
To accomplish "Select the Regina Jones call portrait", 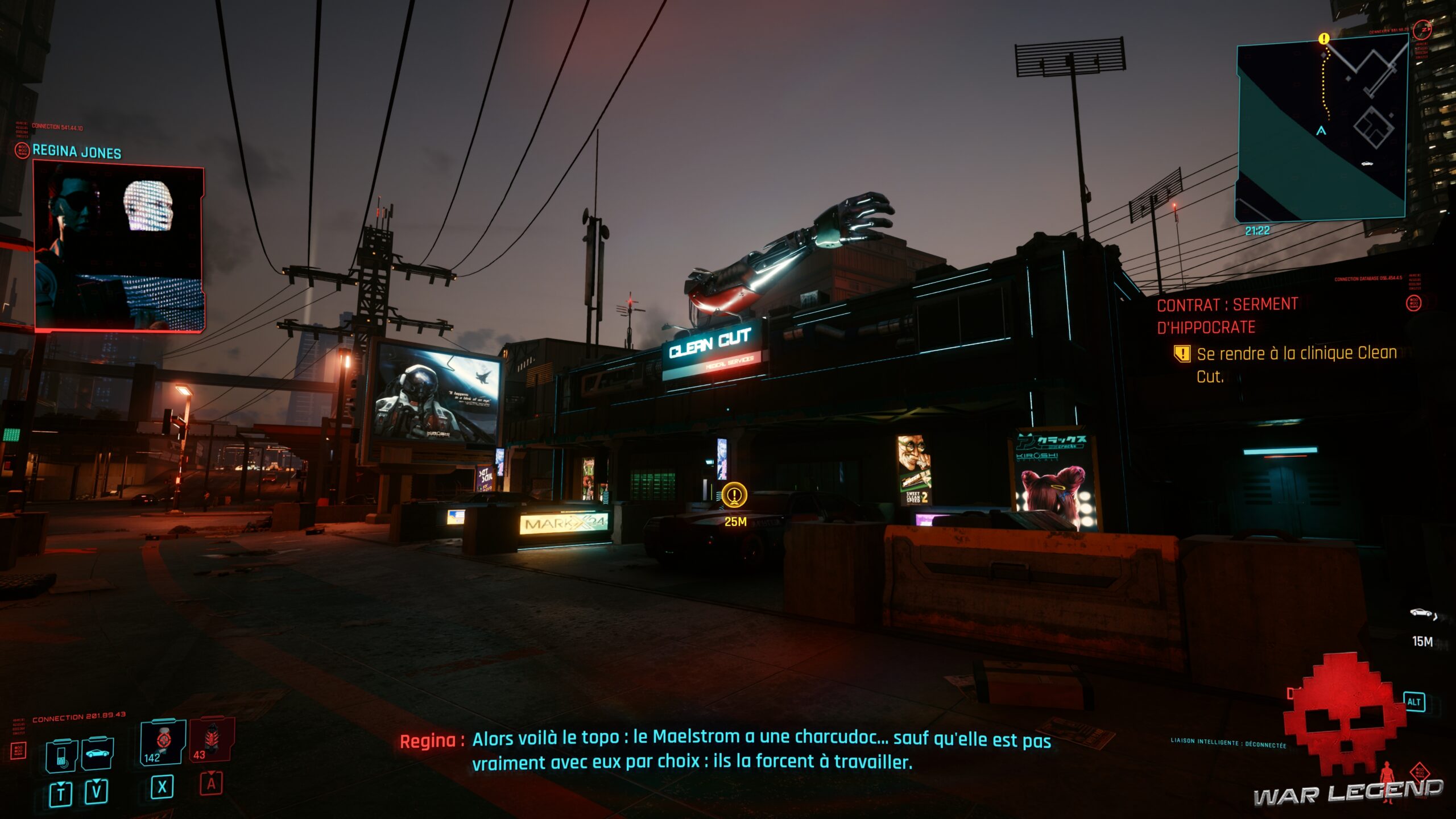I will (119, 247).
